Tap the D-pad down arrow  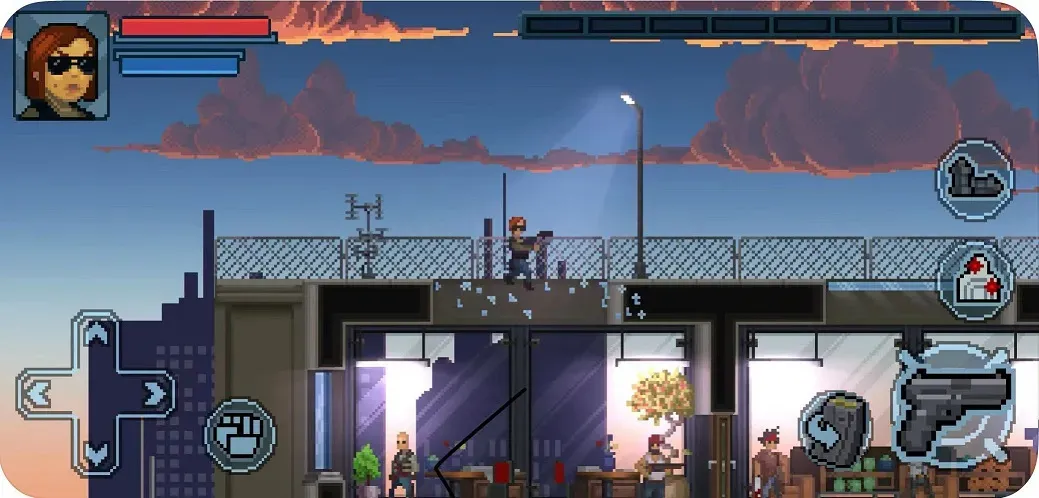(96, 452)
